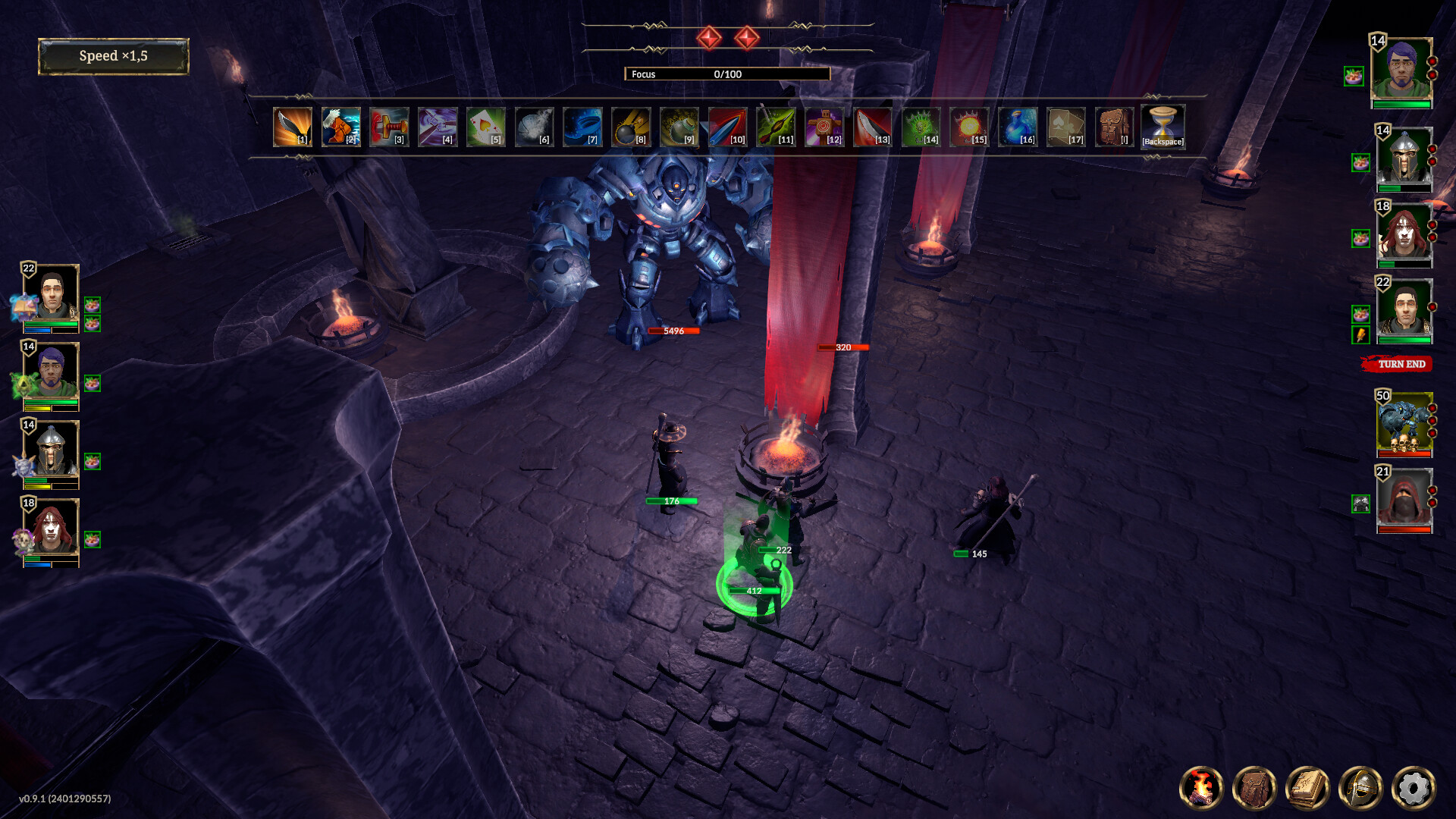
Task: Cast the fiery sun ability in slot 15
Action: 968,127
